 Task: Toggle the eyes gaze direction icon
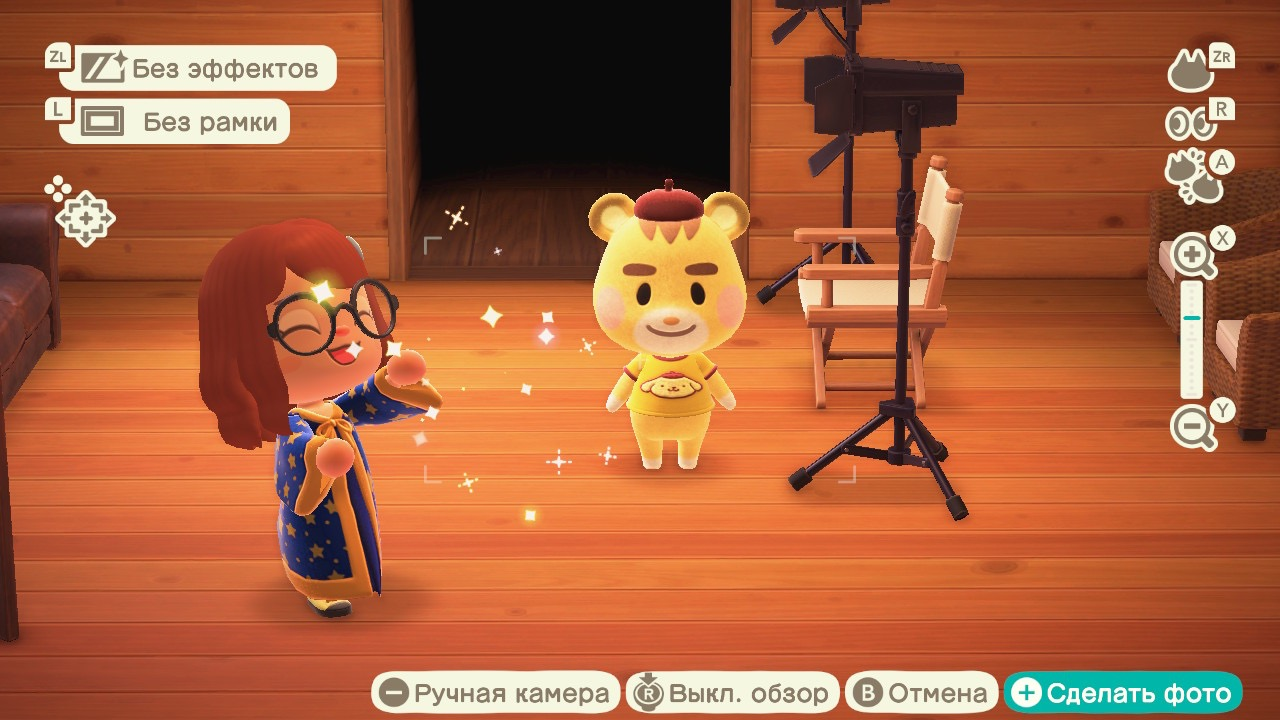(x=1190, y=123)
